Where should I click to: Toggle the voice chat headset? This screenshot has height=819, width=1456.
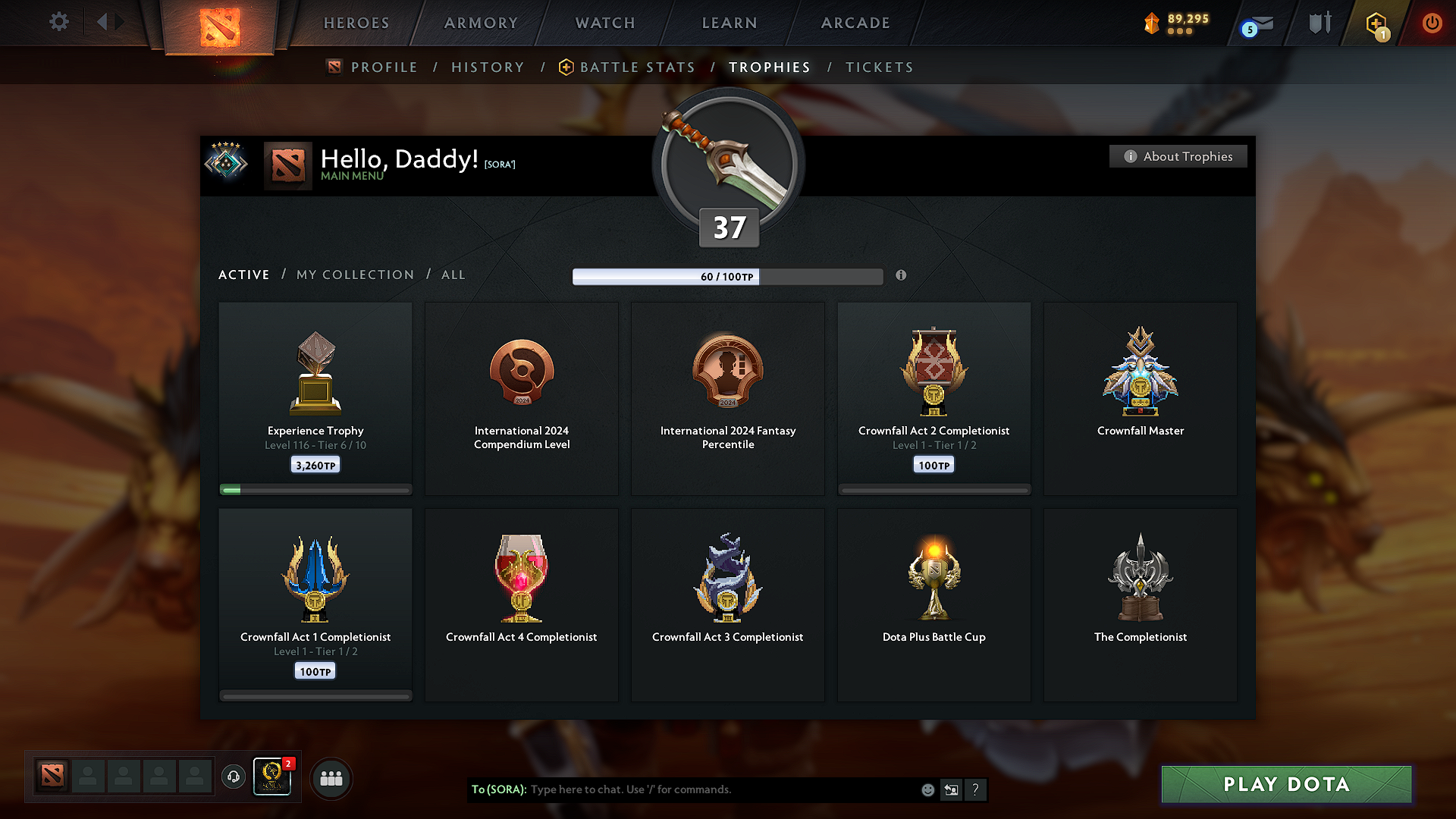point(233,777)
